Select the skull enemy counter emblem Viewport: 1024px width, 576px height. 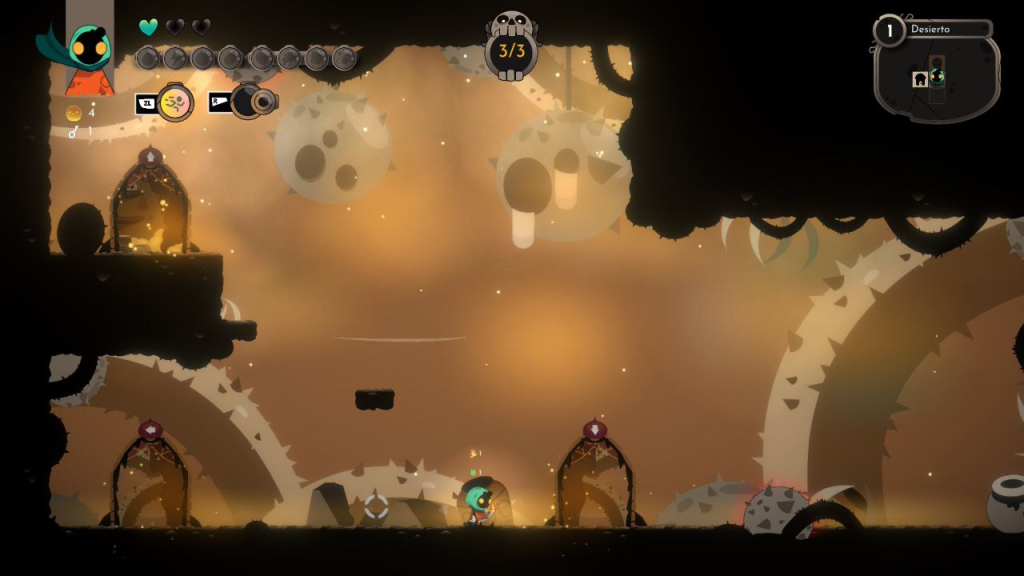[x=511, y=45]
